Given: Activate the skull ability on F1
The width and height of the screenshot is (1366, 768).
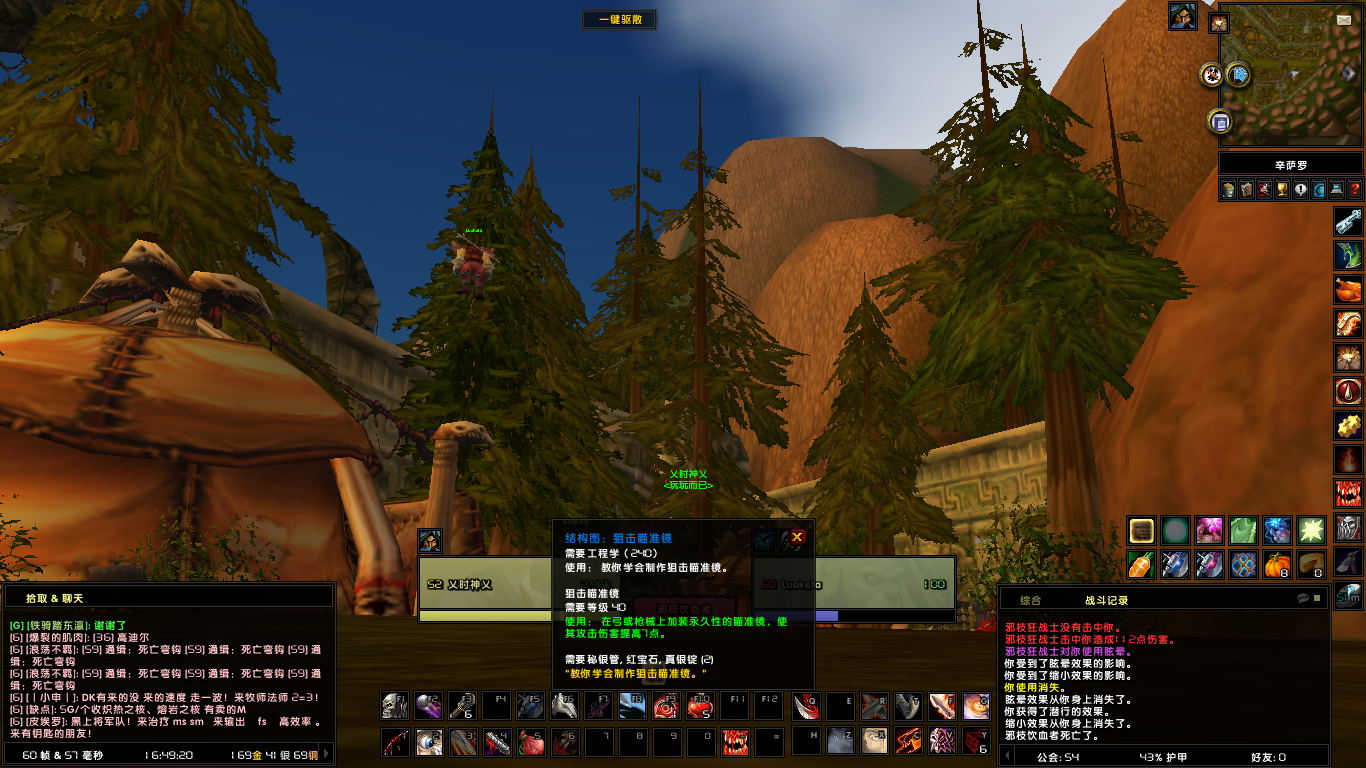Looking at the screenshot, I should click(x=395, y=706).
